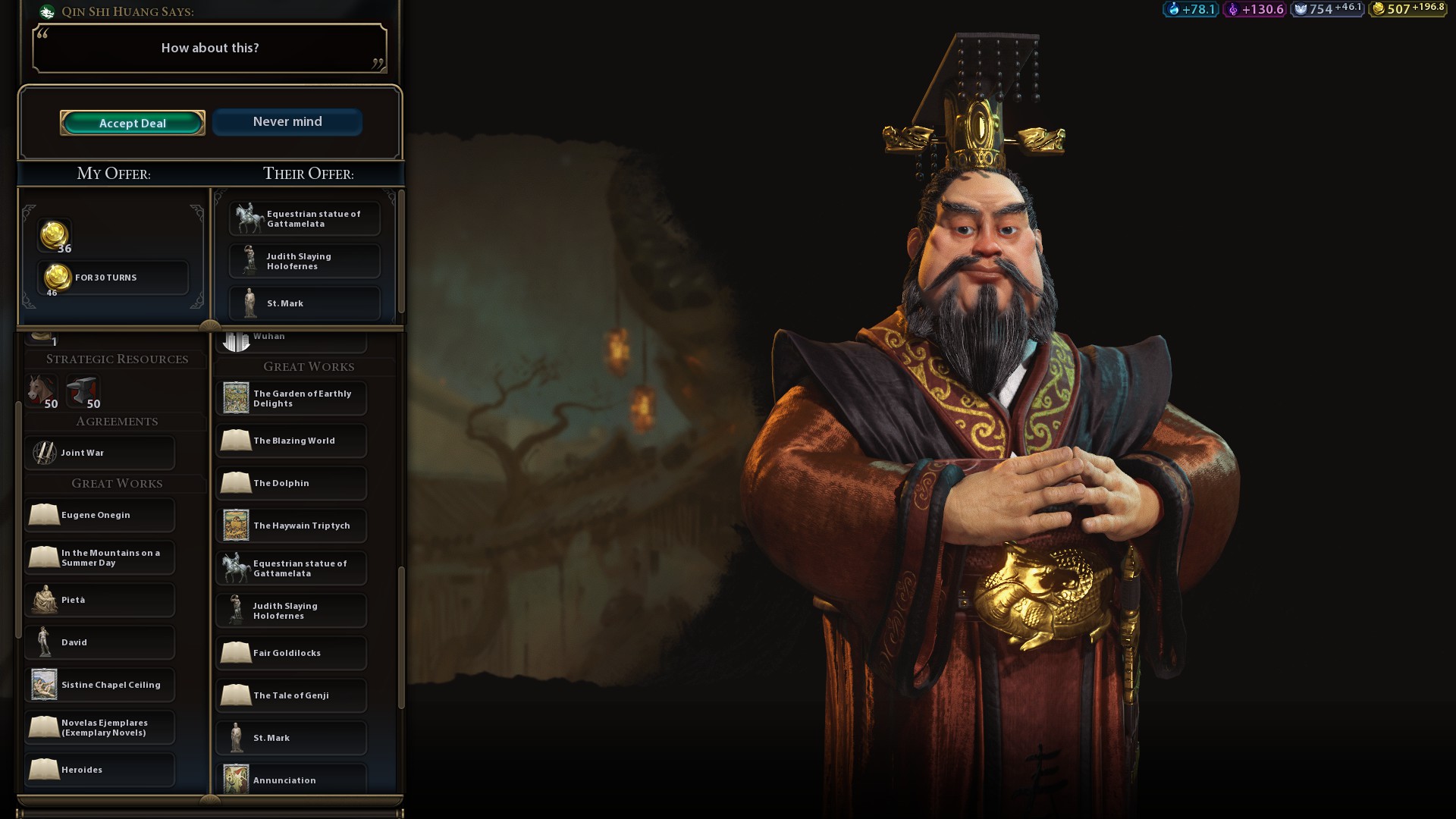The image size is (1456, 819).
Task: Add iron strategic resource to the deal
Action: (x=83, y=391)
